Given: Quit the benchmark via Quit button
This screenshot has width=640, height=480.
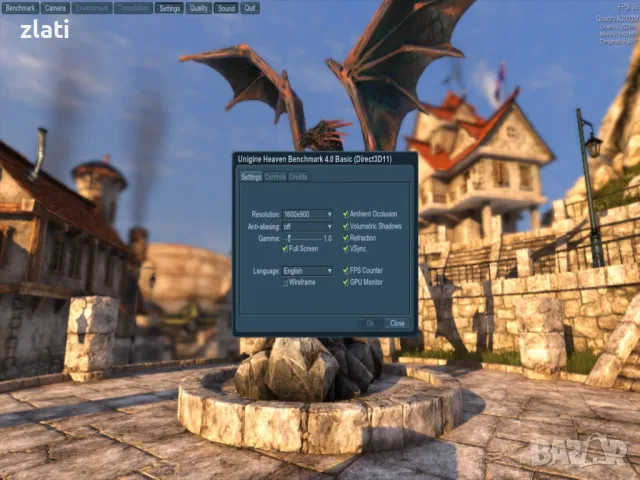Looking at the screenshot, I should coord(250,7).
